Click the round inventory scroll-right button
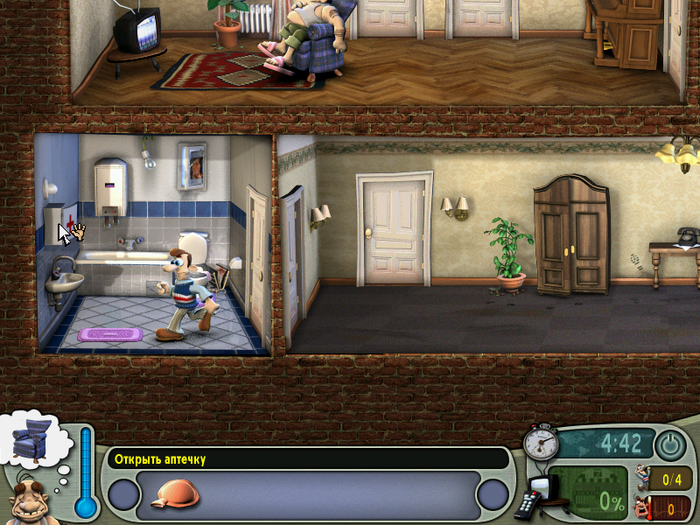Screen dimensions: 700x525 [x=492, y=495]
